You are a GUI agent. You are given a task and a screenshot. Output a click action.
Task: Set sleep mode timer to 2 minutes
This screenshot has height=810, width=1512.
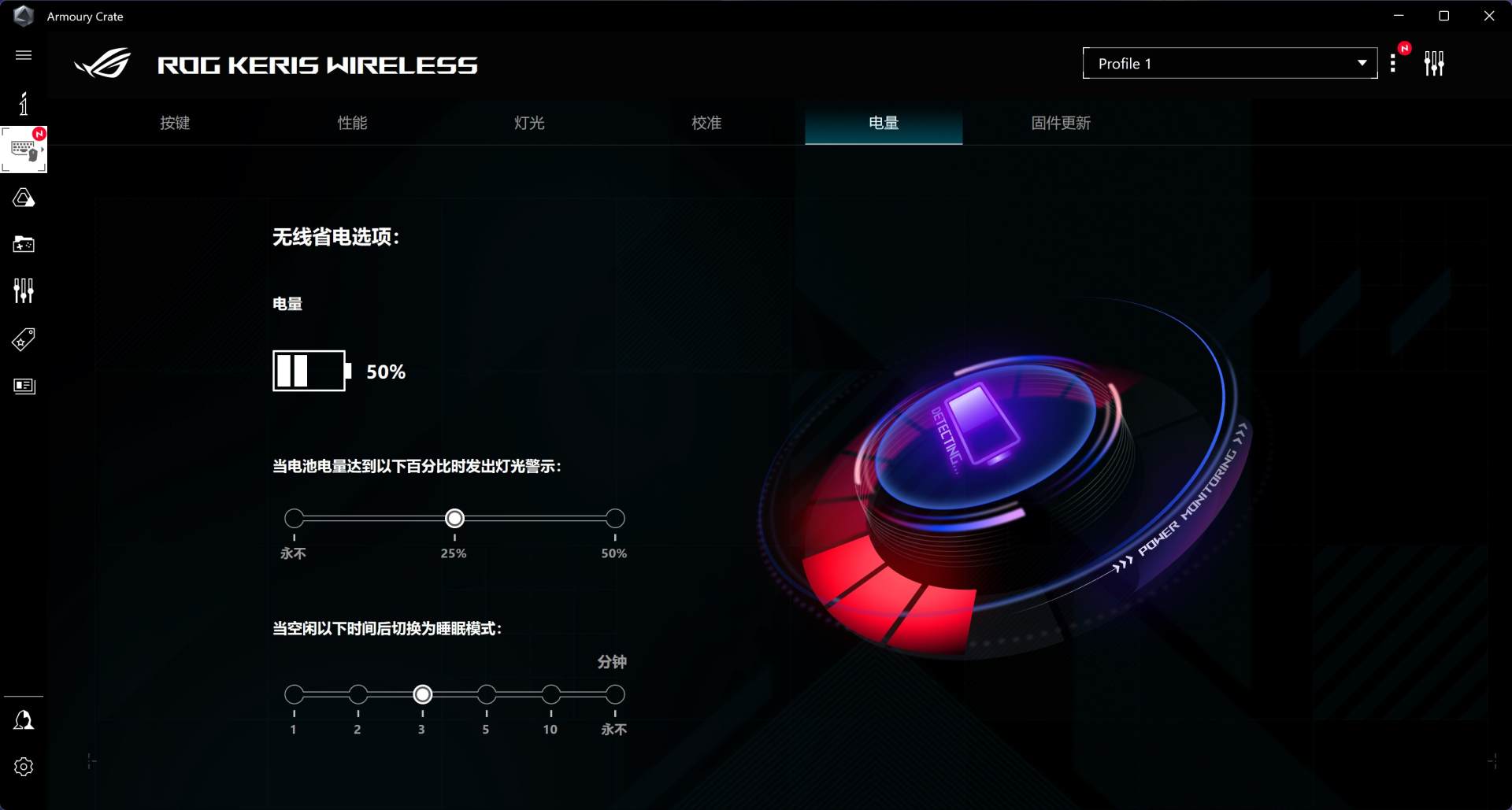click(358, 695)
